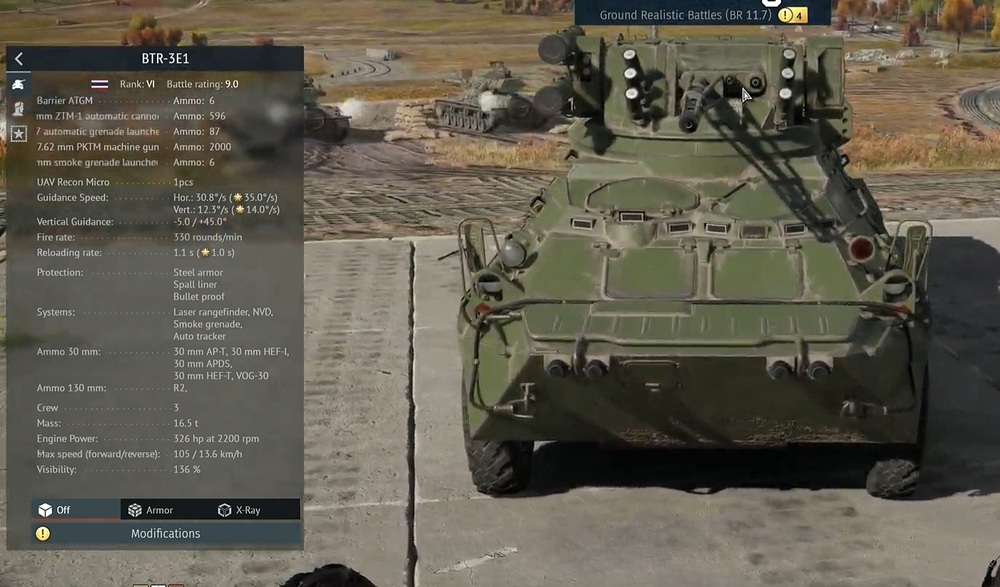The width and height of the screenshot is (1000, 587).
Task: Open the crew helmet tab
Action: coord(18,108)
